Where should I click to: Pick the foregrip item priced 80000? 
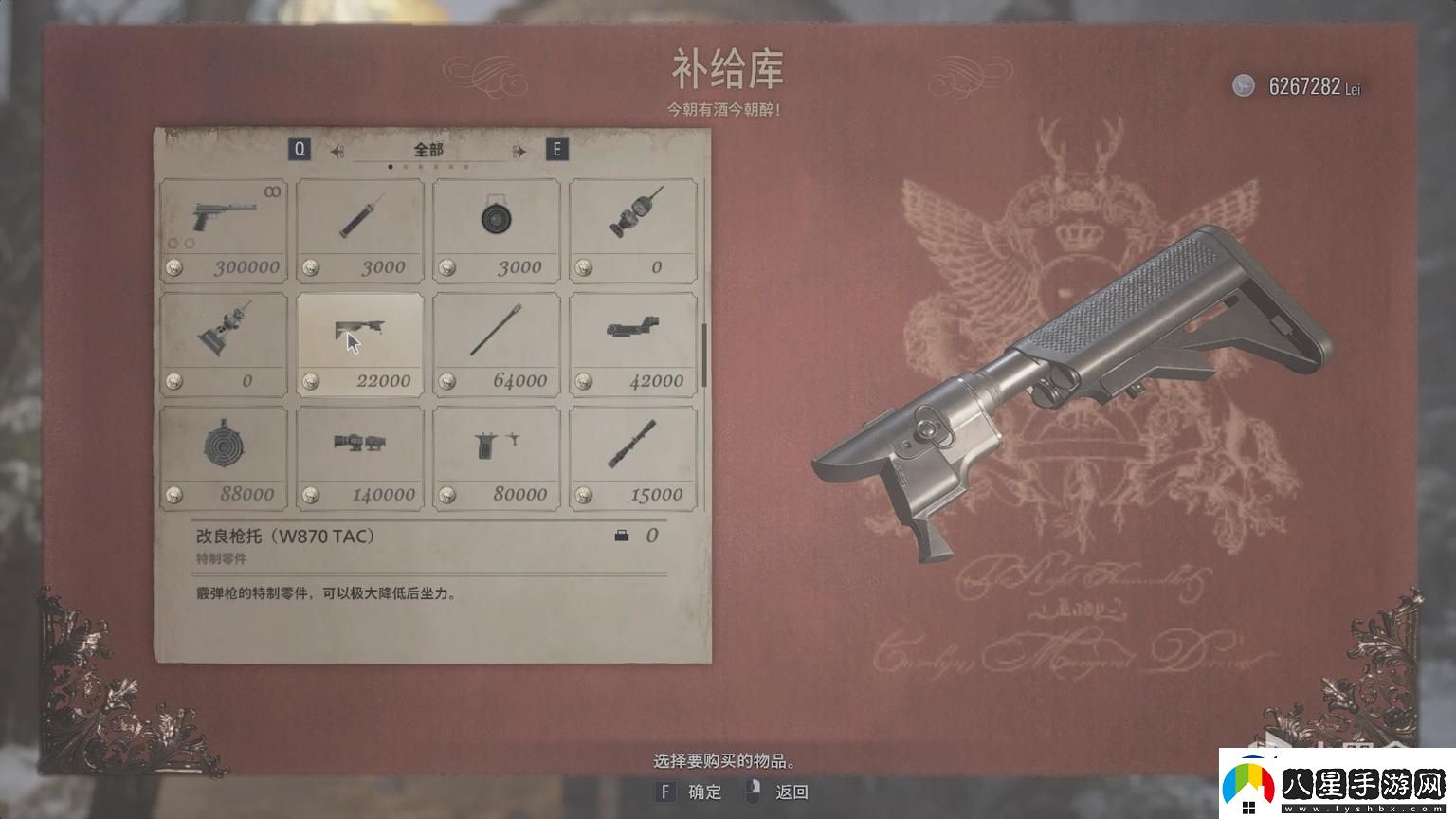[x=496, y=455]
